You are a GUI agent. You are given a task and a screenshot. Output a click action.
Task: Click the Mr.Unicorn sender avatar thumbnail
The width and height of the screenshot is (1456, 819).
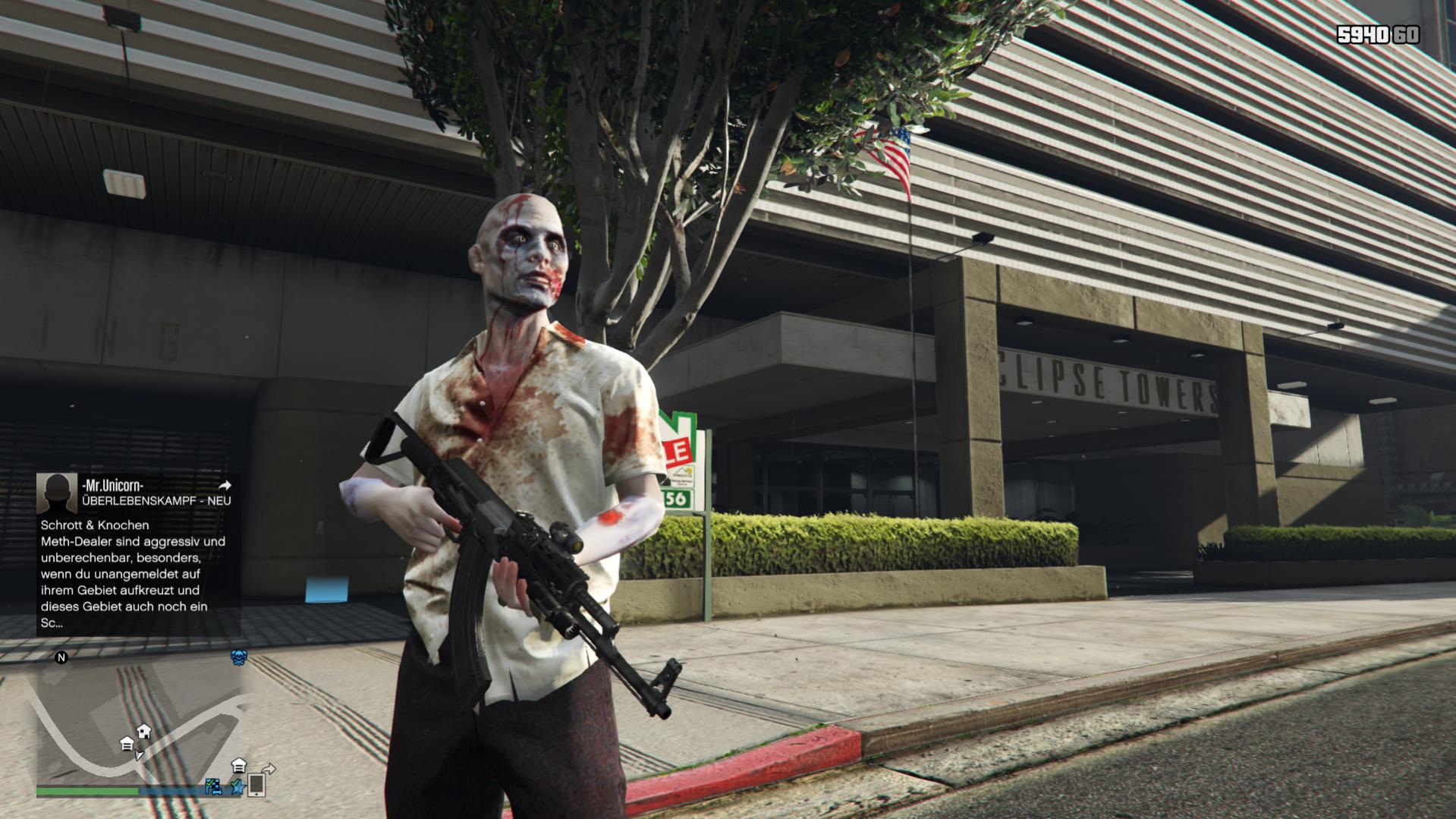point(57,493)
